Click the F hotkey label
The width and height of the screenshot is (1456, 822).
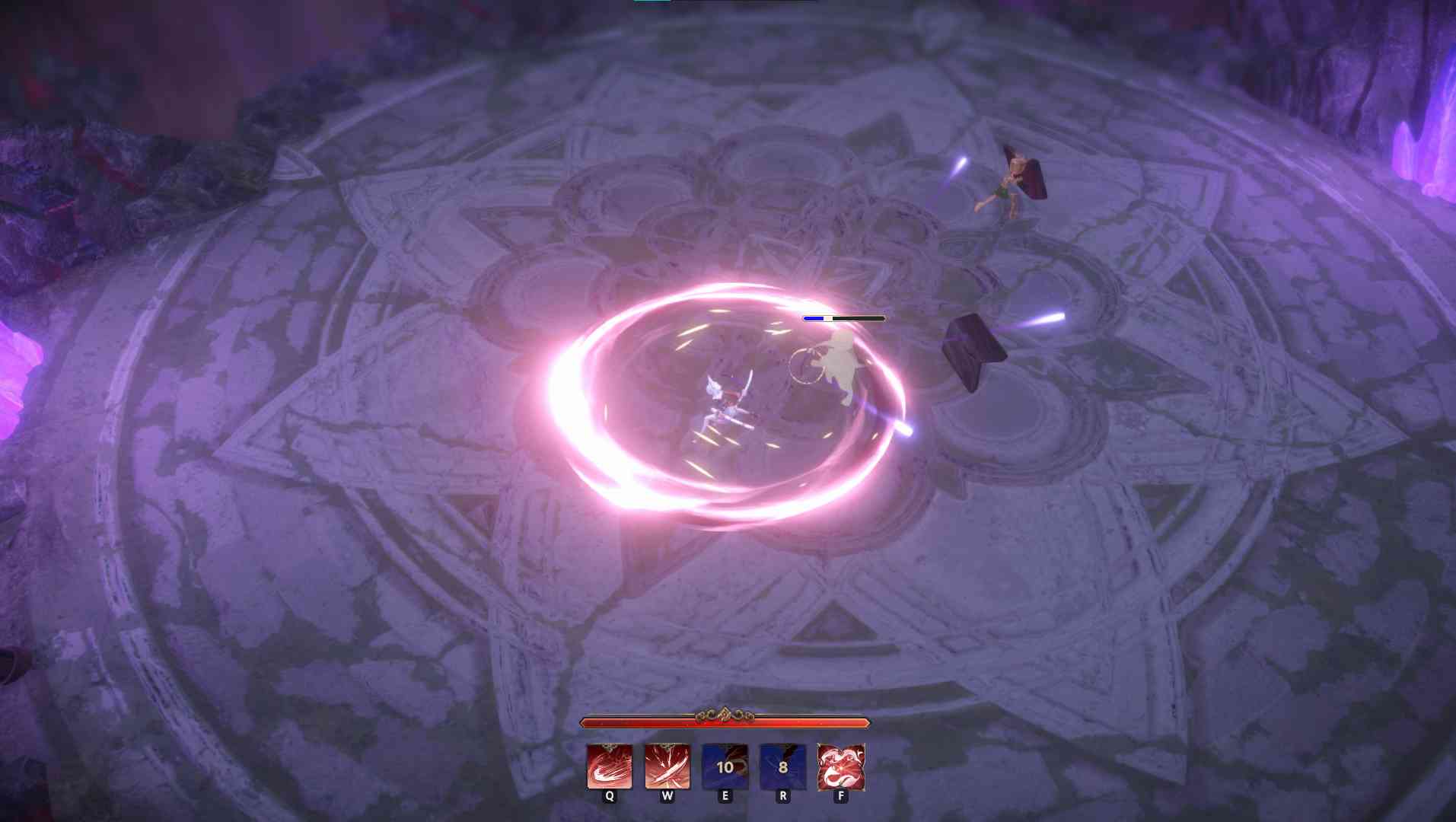coord(840,796)
